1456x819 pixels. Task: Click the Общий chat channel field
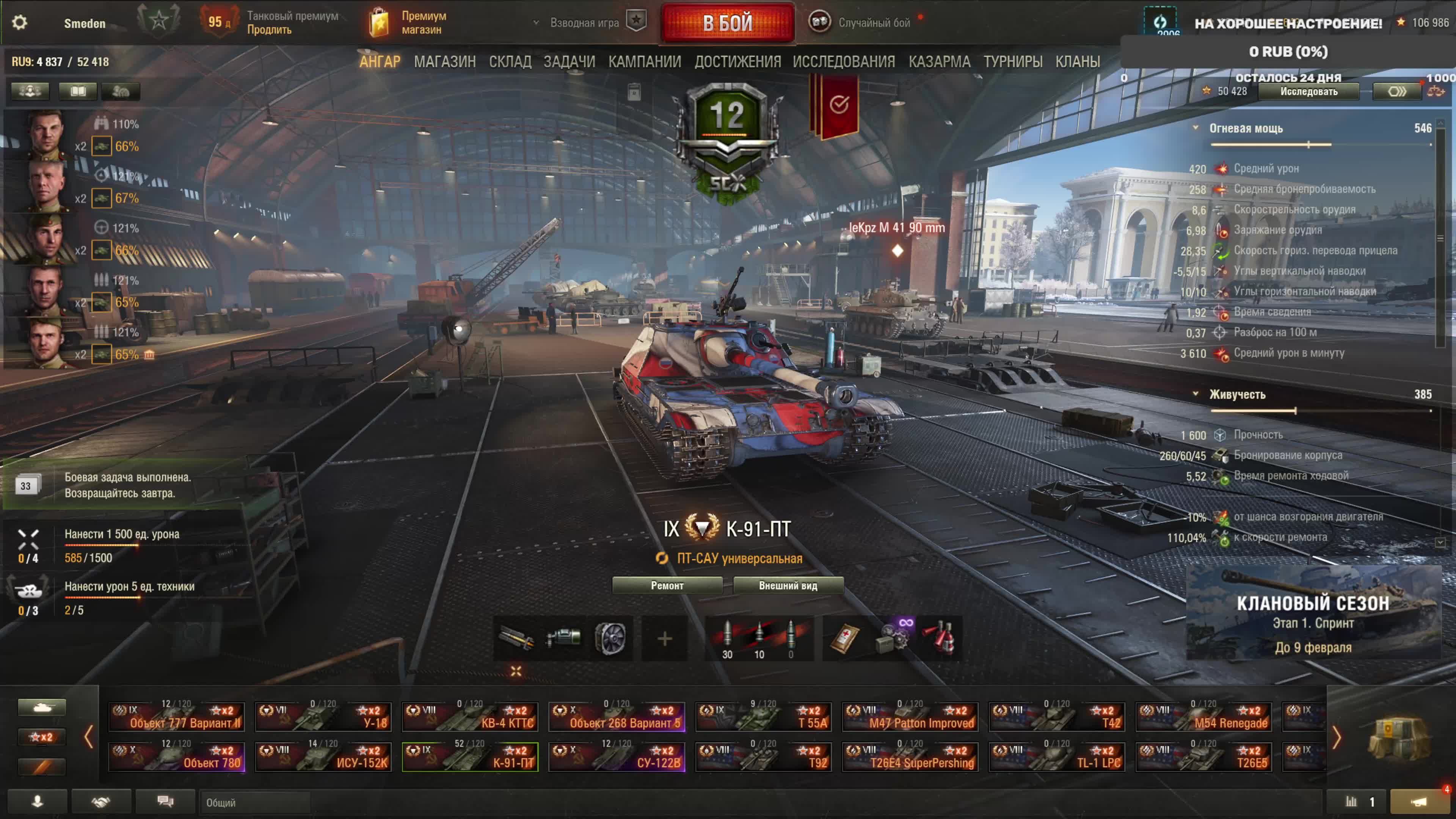tap(254, 803)
